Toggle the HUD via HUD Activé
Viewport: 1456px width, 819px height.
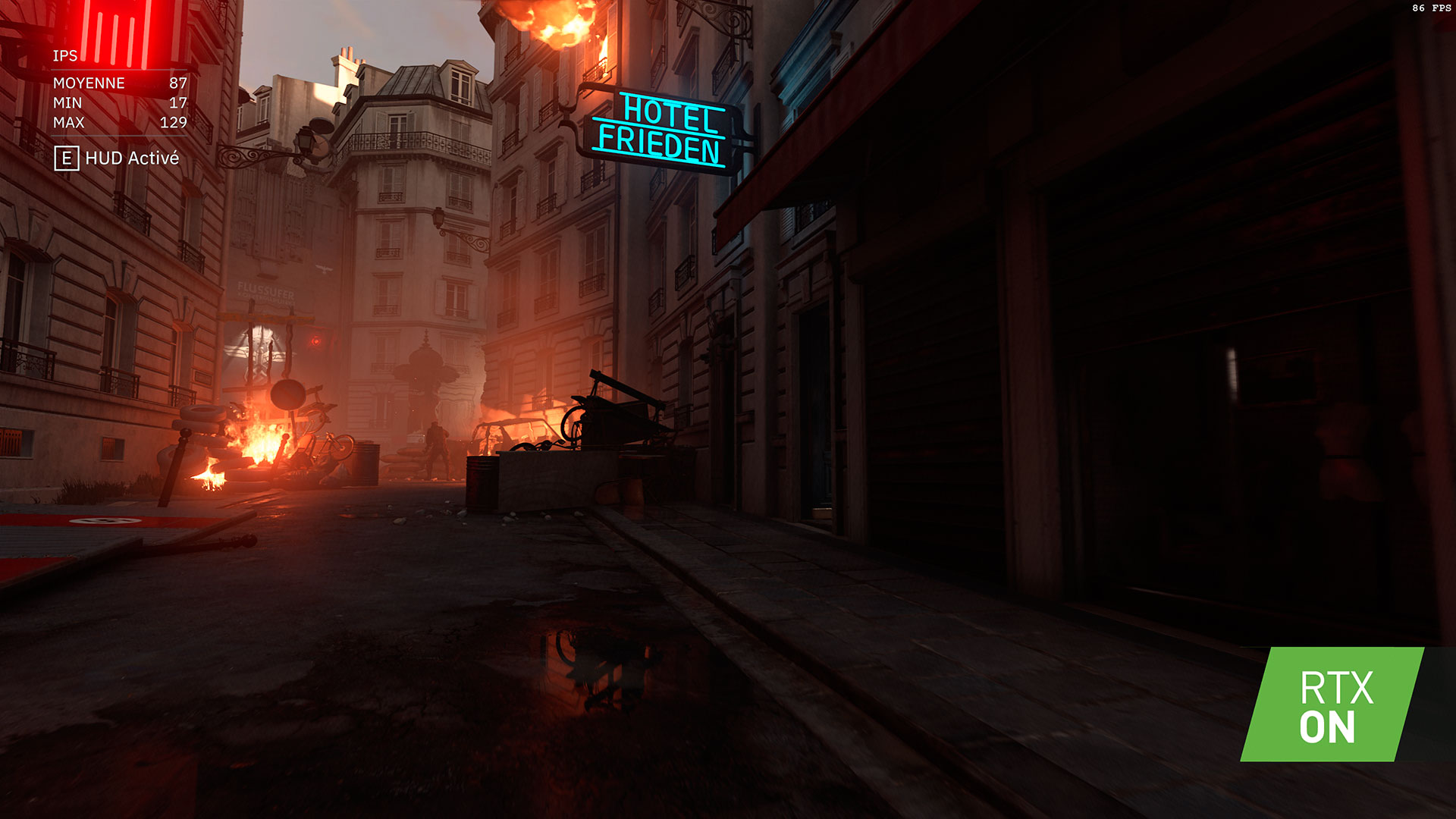coord(133,159)
